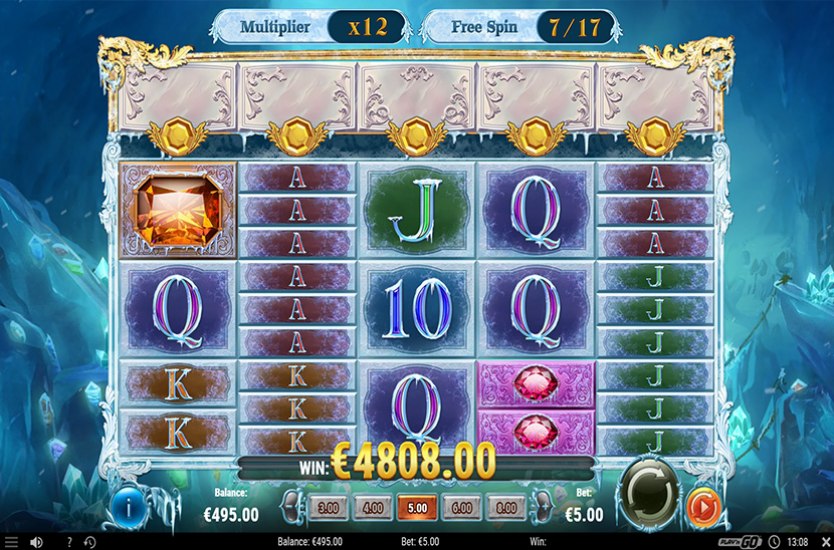834x550 pixels.
Task: Set the bet to 3.00
Action: [327, 508]
